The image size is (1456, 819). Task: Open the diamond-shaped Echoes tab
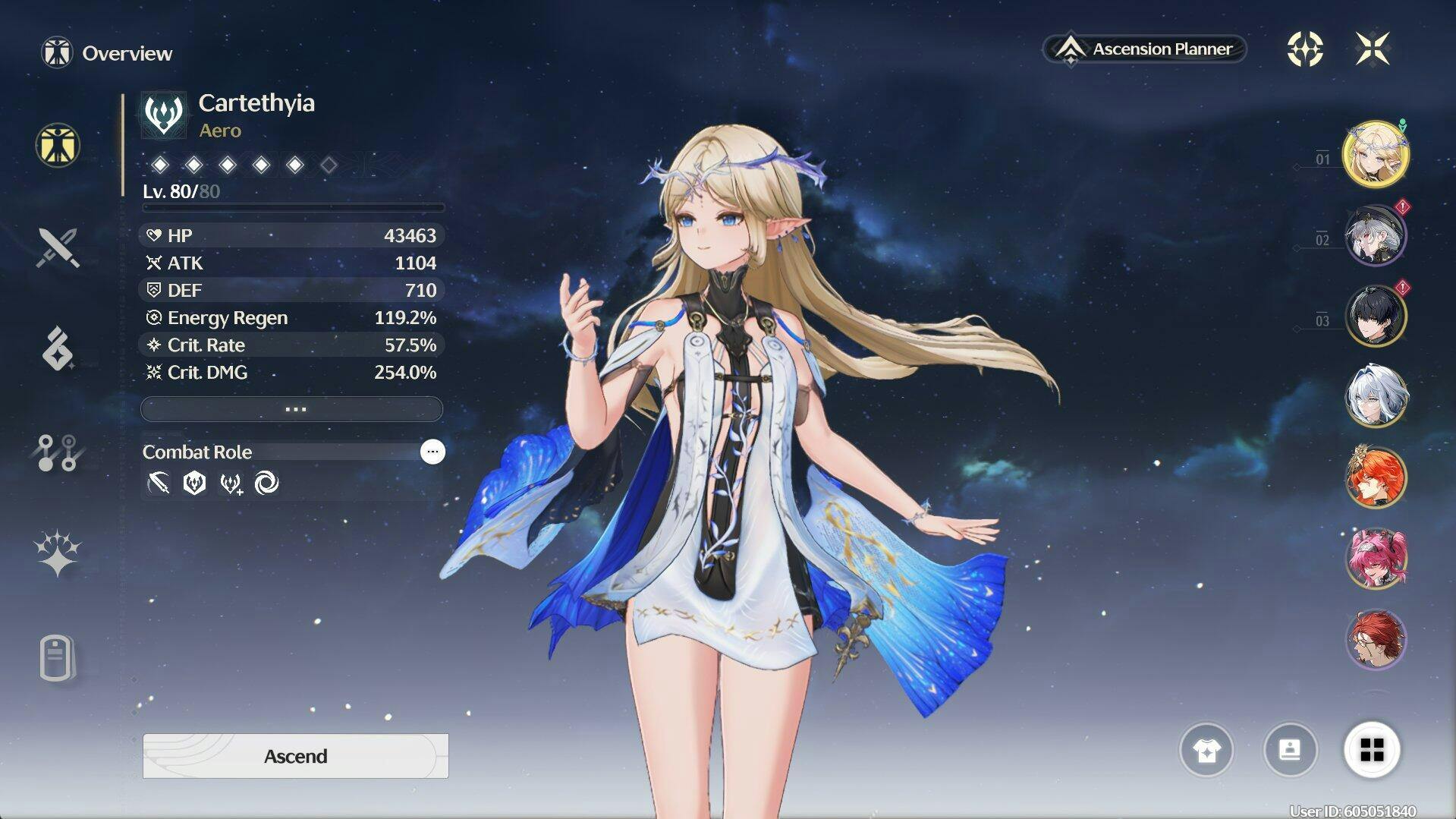58,349
